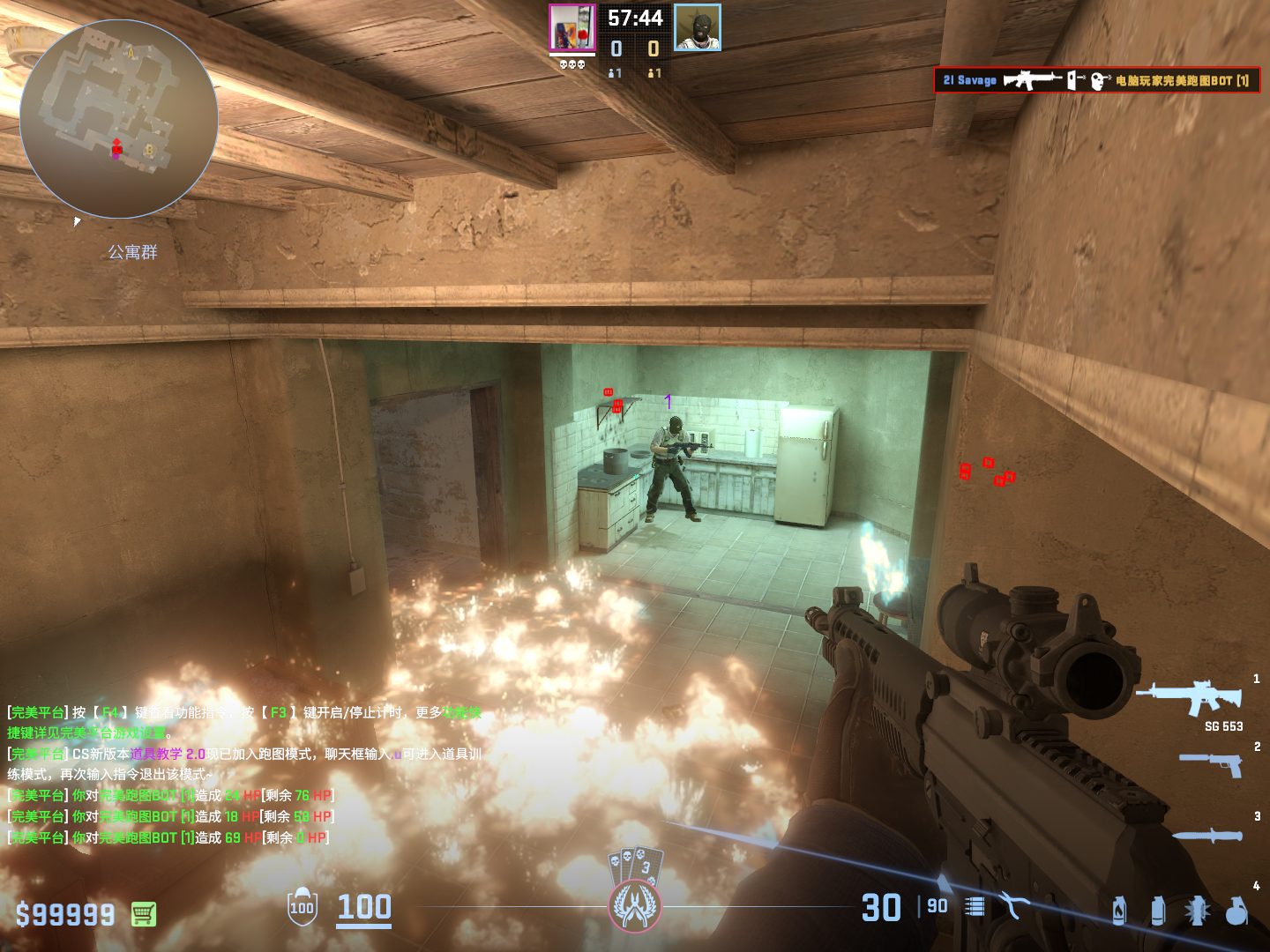This screenshot has width=1270, height=952.
Task: Select the incendiary grenade icon
Action: point(1118,911)
